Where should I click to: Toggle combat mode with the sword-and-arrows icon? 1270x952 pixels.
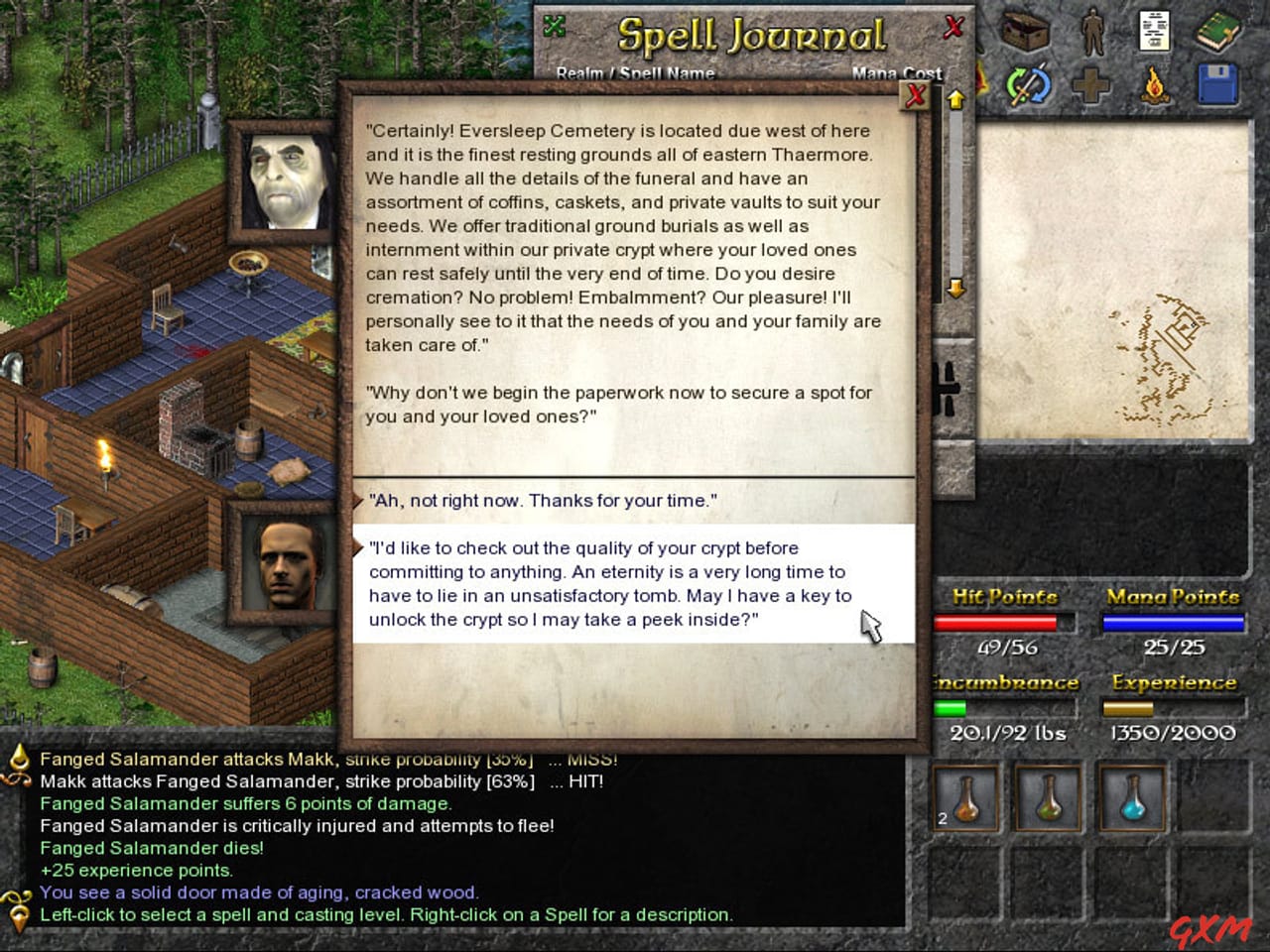point(1028,84)
